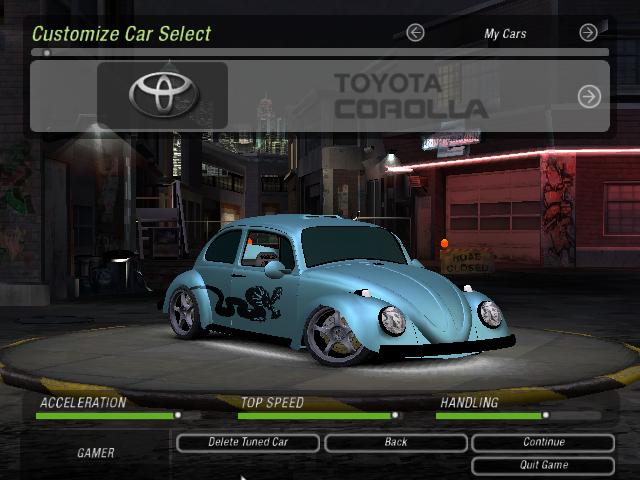Viewport: 640px width, 480px height.
Task: Show next car after Toyota Corolla
Action: pos(589,96)
